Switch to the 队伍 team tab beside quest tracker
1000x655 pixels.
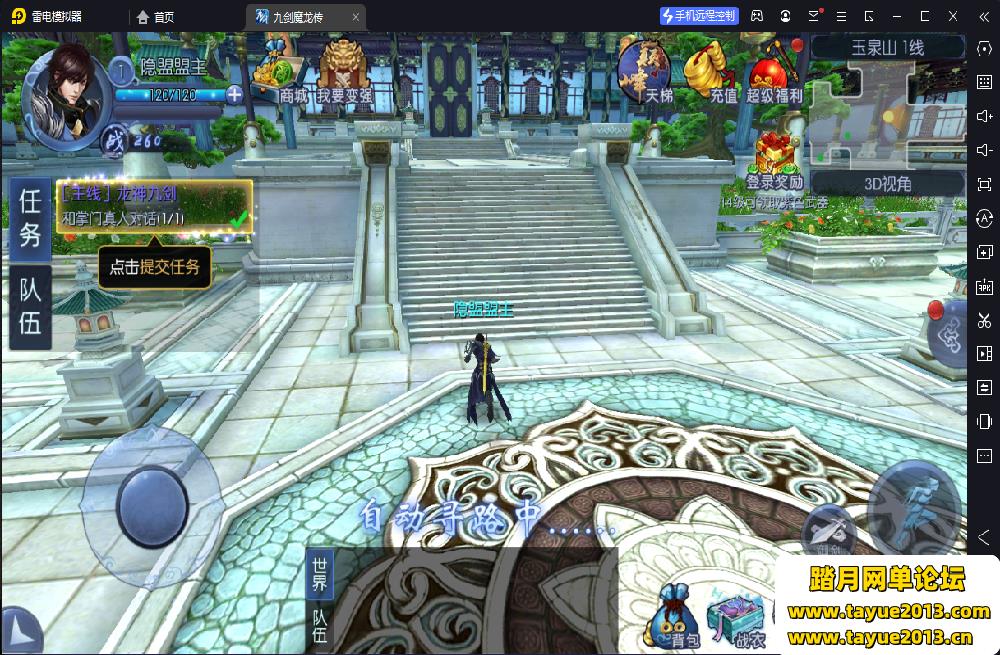(x=31, y=306)
